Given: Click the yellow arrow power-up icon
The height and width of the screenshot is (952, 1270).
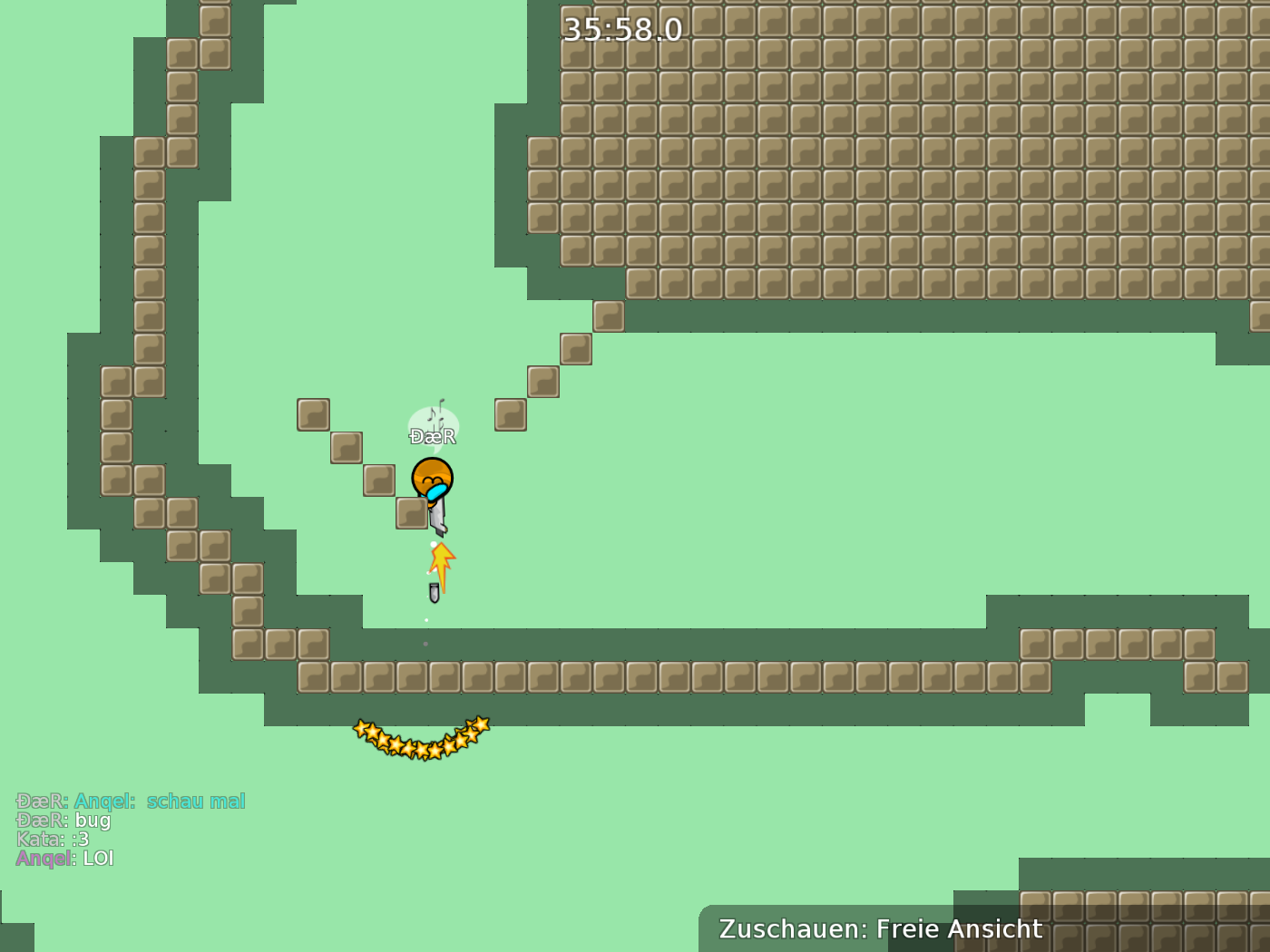Looking at the screenshot, I should (x=440, y=562).
